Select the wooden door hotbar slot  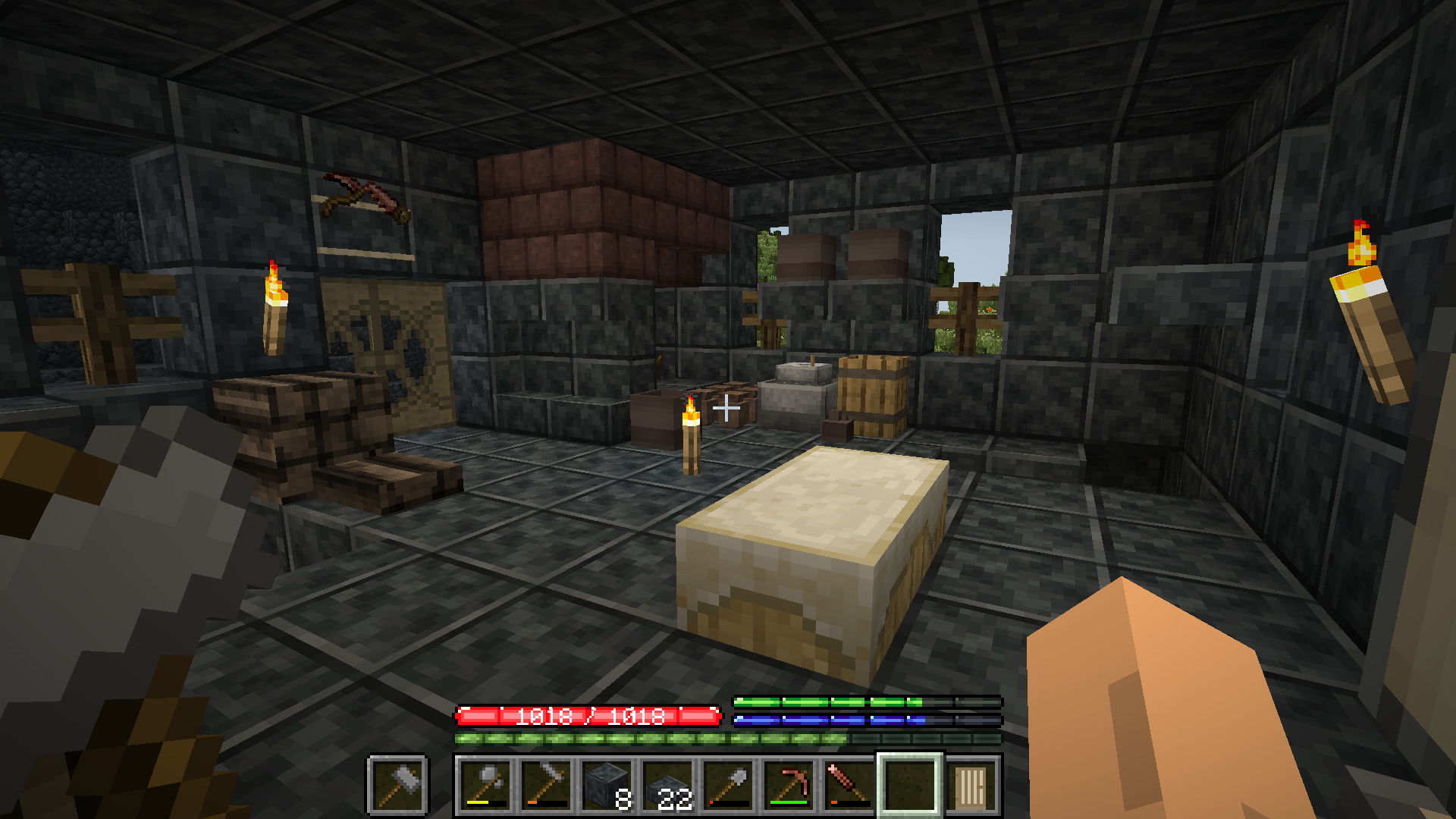(x=971, y=786)
